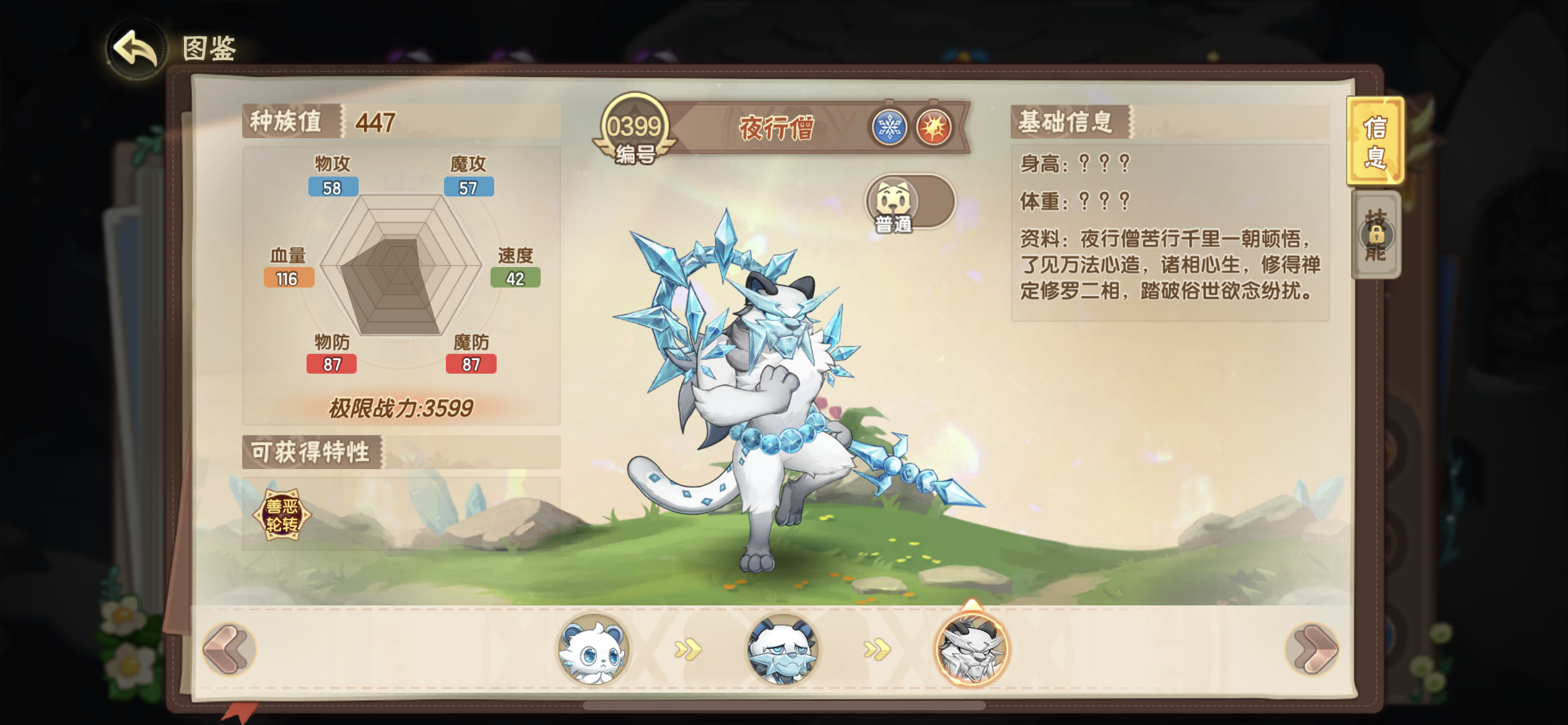Click the 基础信息 panel title
This screenshot has width=1568, height=725.
point(1066,122)
